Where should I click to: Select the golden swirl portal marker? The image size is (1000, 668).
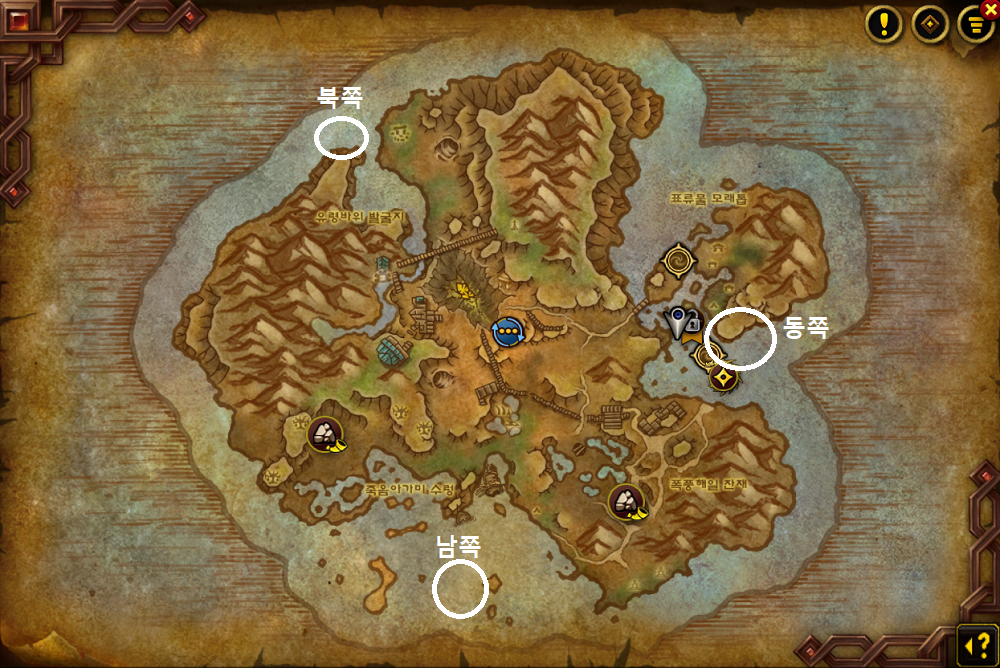click(679, 261)
